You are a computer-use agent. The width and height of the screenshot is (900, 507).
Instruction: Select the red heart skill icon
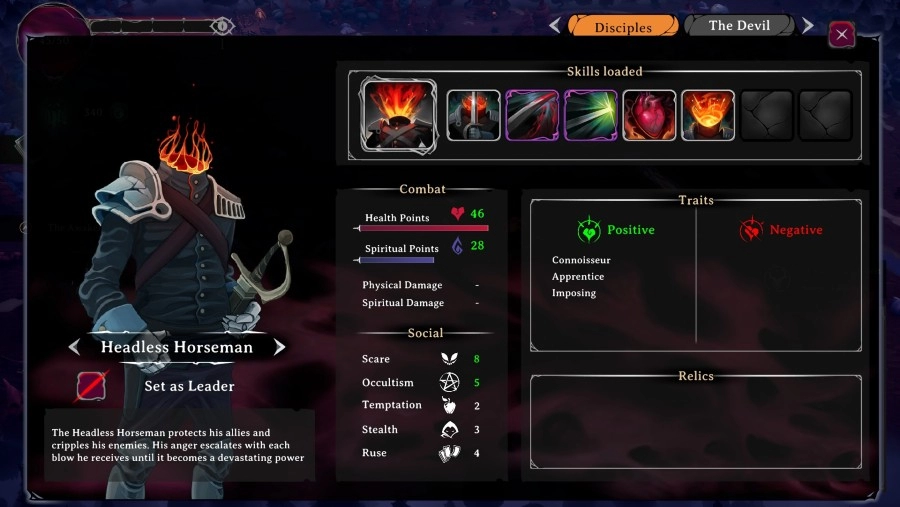pos(649,115)
